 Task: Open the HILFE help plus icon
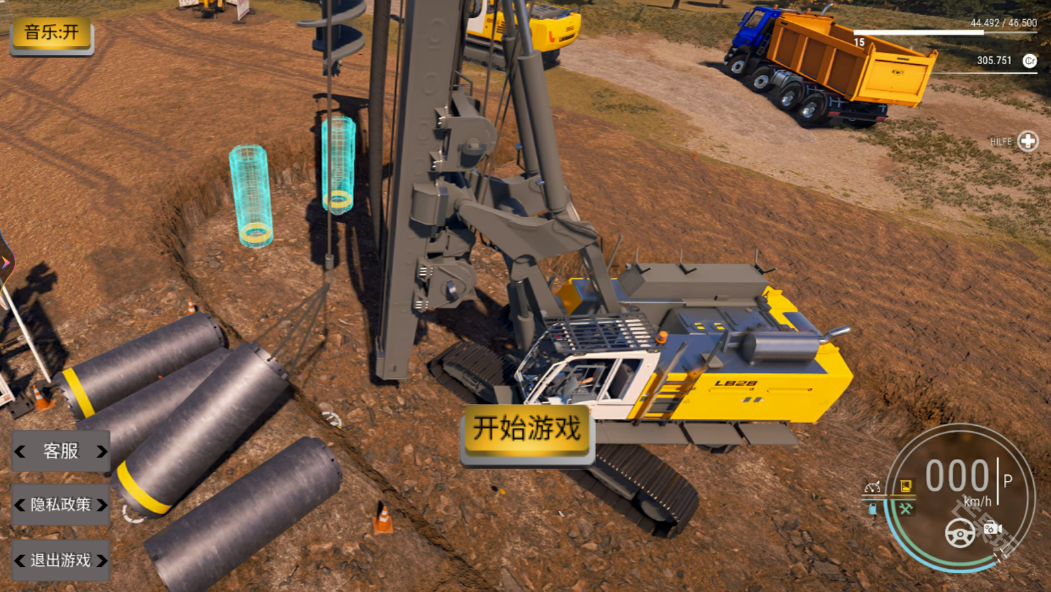coord(1028,142)
